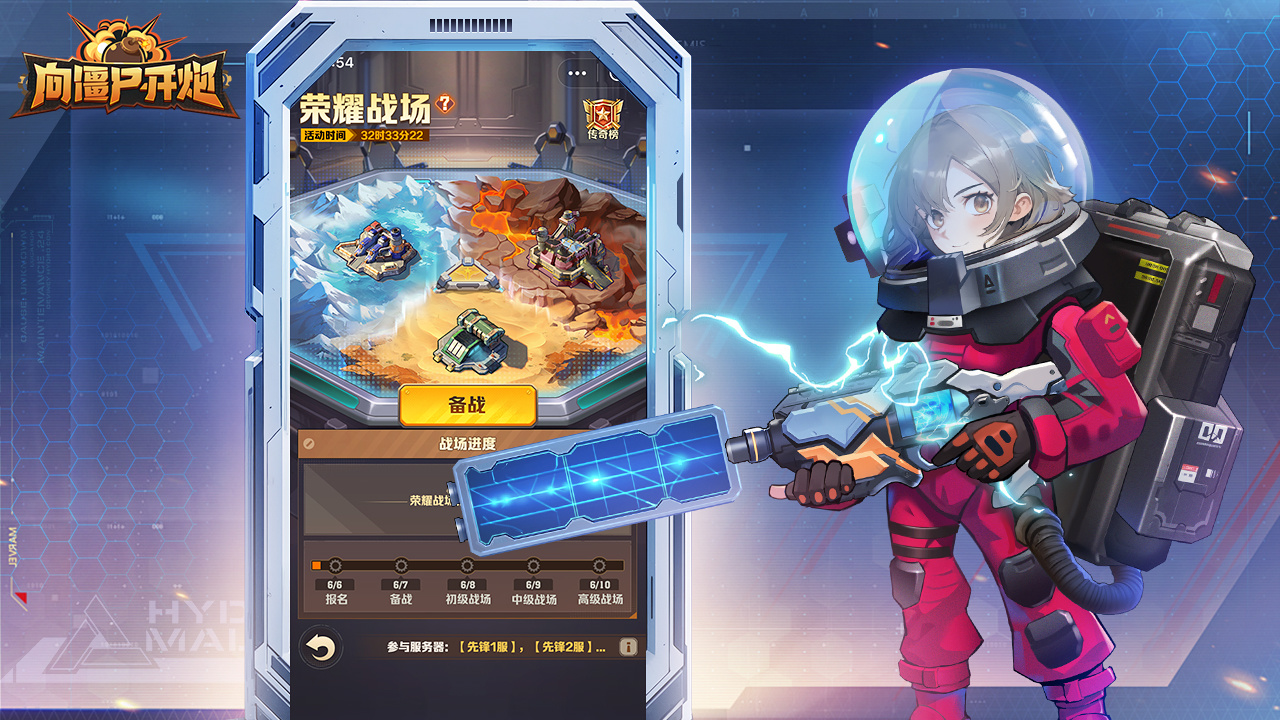Expand the 战场进度 panel corner arrow
This screenshot has width=1280, height=720.
coord(308,443)
